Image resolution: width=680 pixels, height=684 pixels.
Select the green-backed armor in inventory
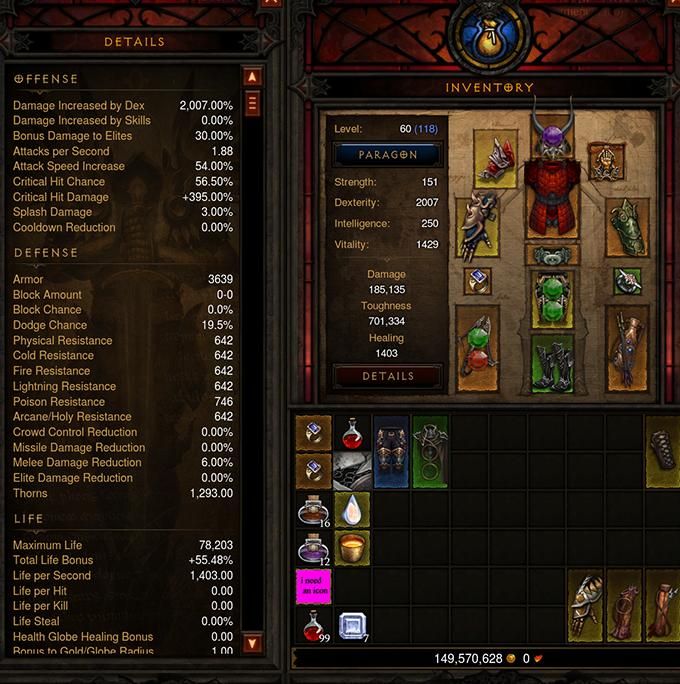click(430, 452)
